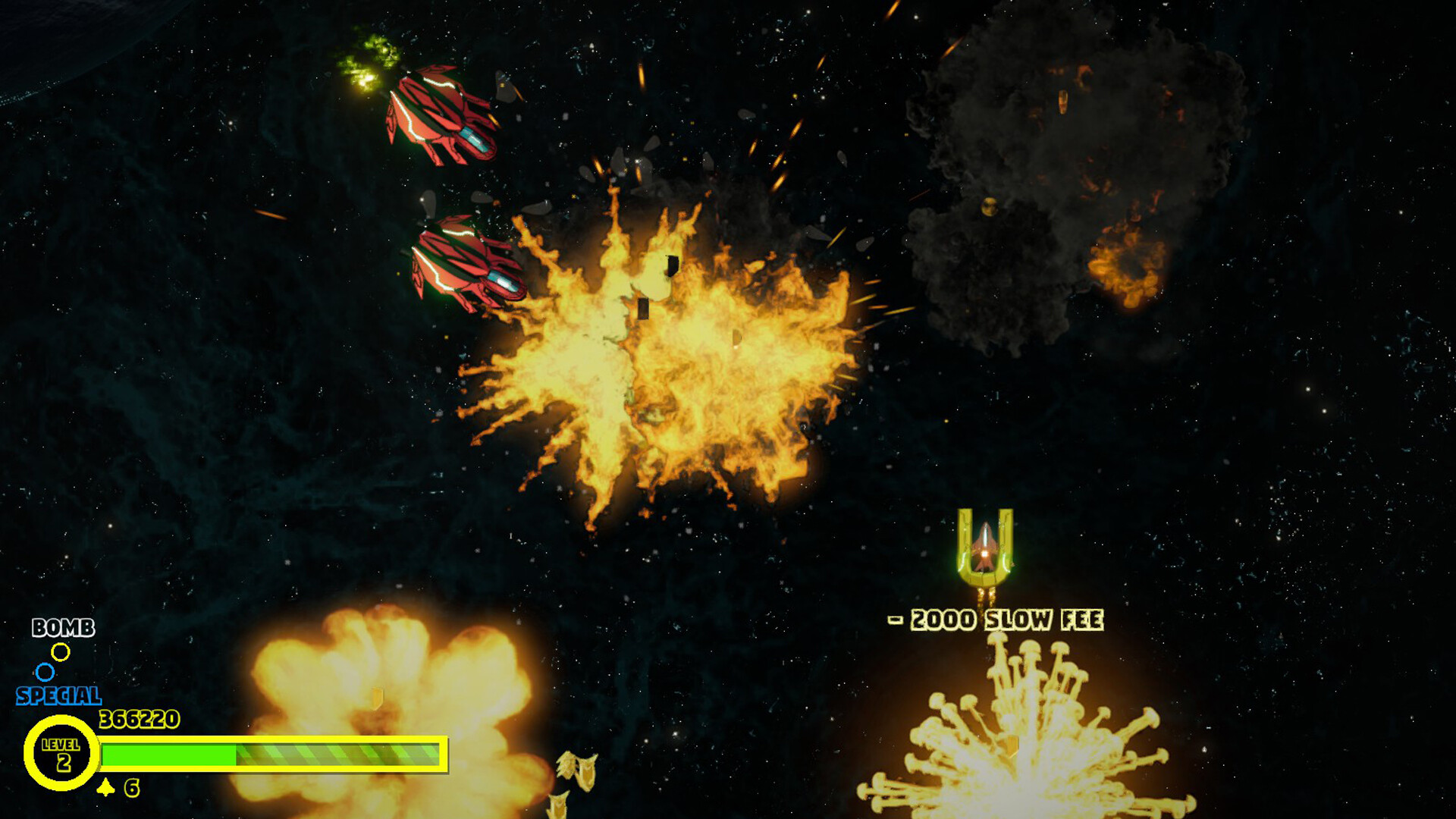Click the BOMB label text
The width and height of the screenshot is (1456, 819).
pyautogui.click(x=63, y=628)
